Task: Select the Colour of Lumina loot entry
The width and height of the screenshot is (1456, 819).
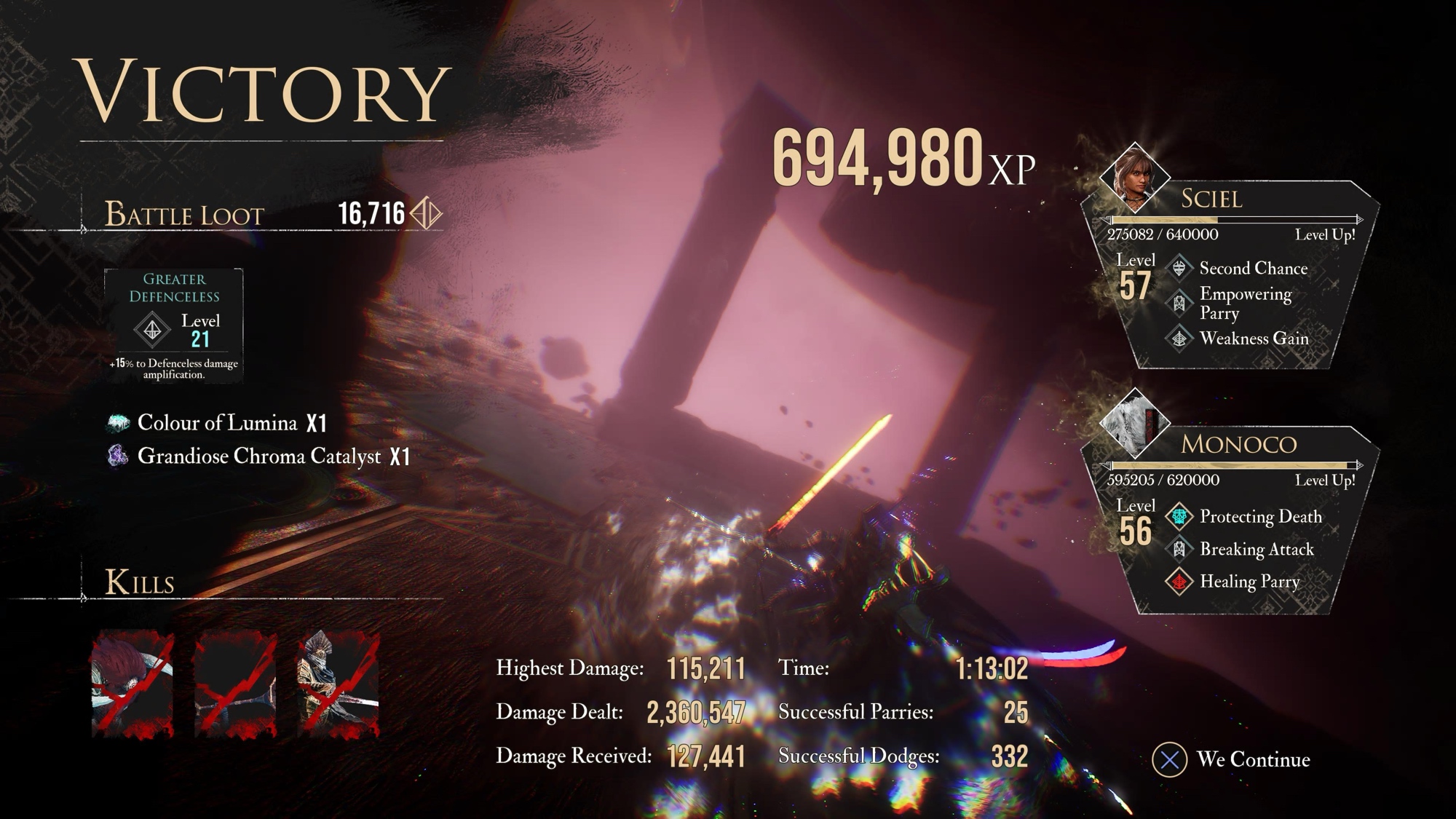Action: tap(218, 423)
